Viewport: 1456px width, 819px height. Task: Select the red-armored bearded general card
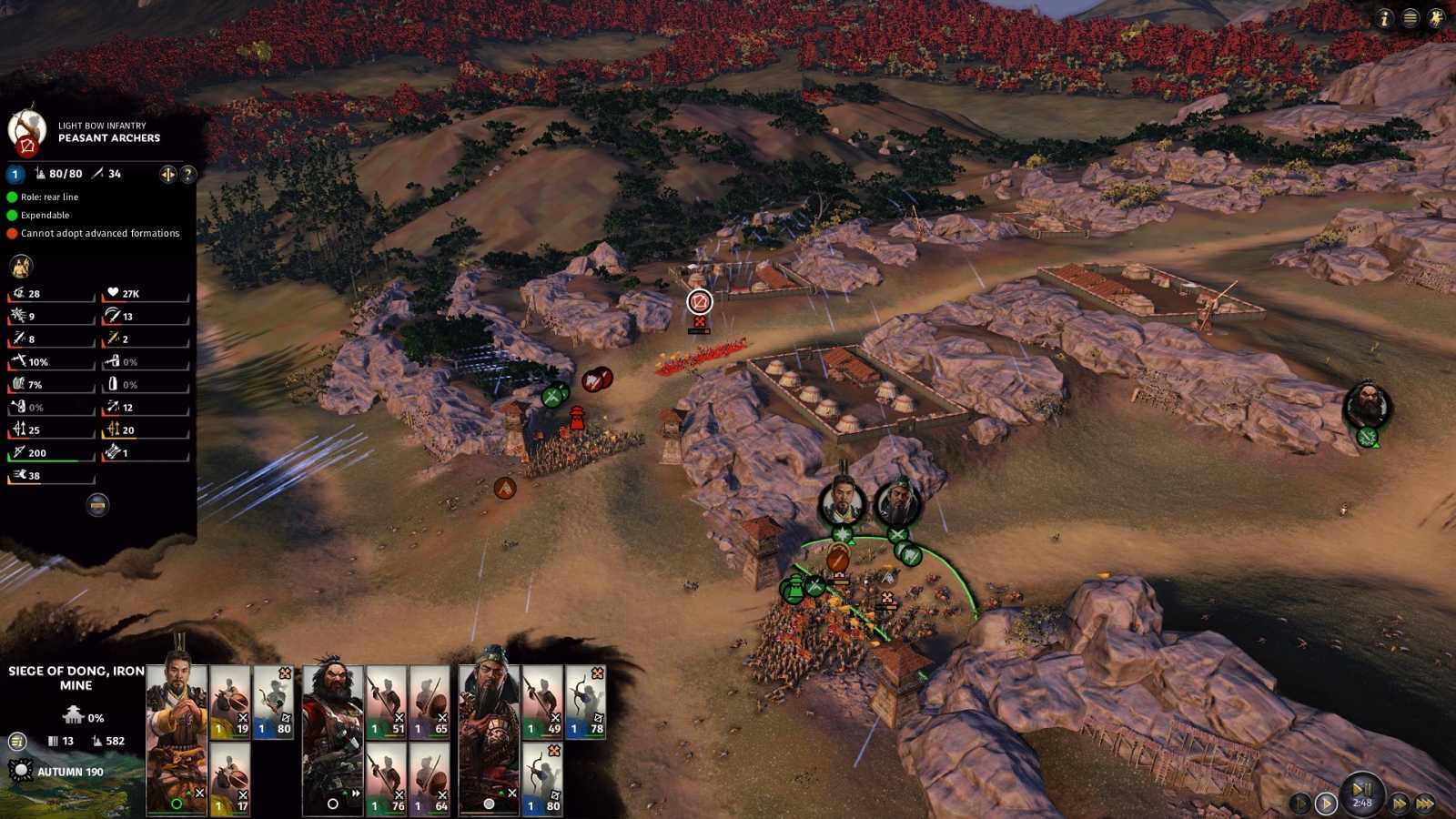(332, 737)
